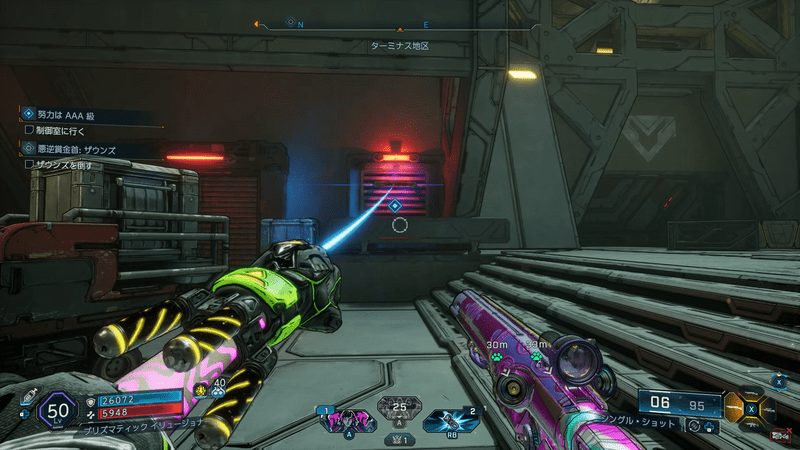Select the 悪逆賞金首: ザウンズ bounty tracker

coord(70,149)
